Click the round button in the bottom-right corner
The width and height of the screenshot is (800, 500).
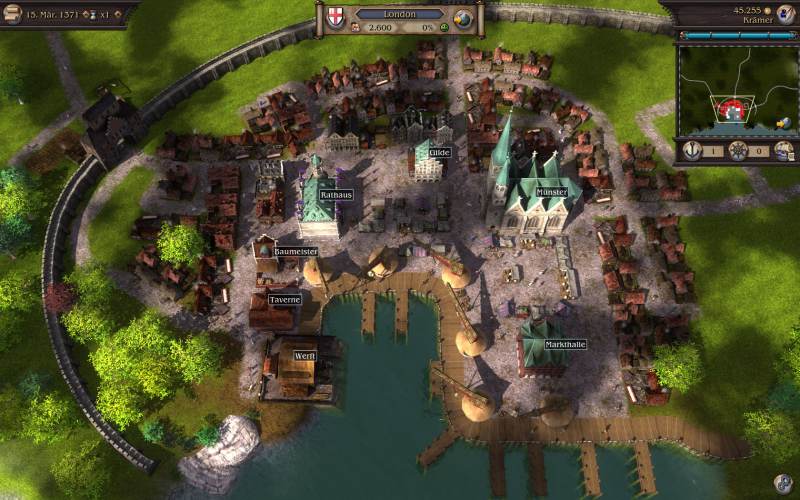[784, 483]
